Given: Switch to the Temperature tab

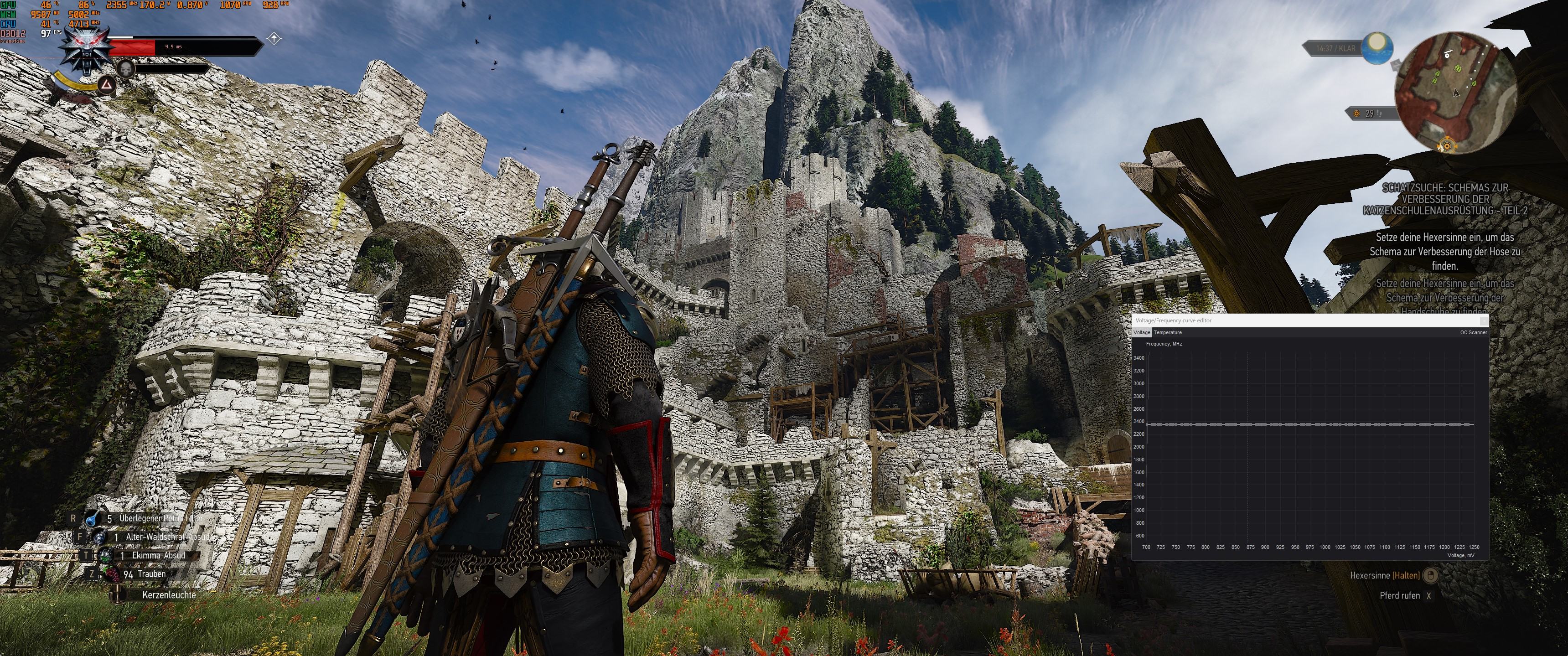Looking at the screenshot, I should coord(1168,332).
